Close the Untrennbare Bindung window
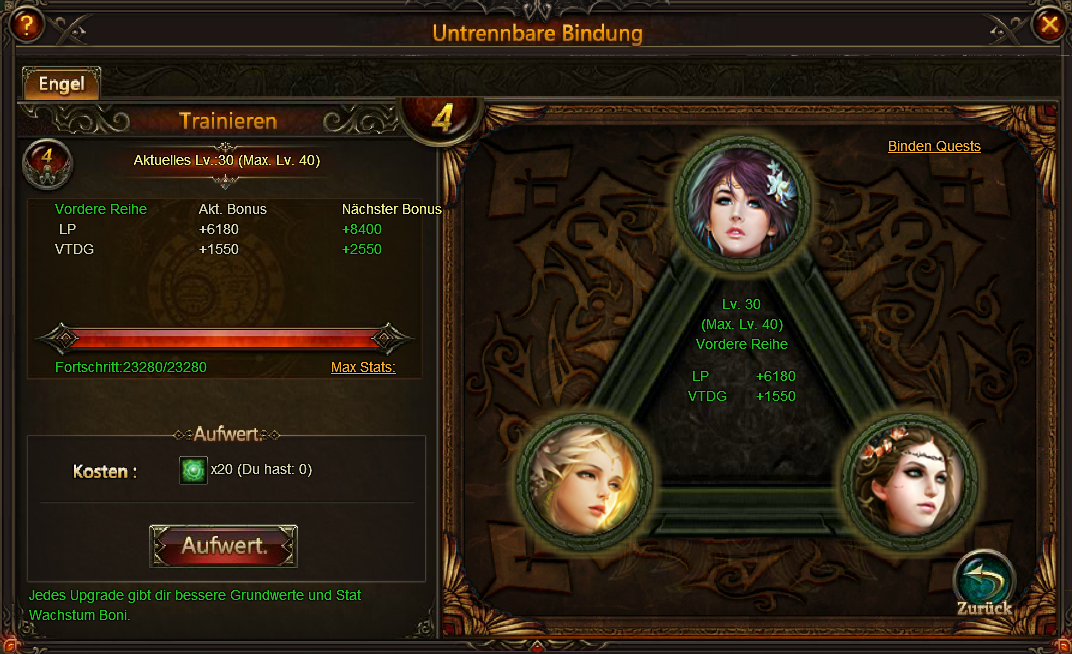Image resolution: width=1072 pixels, height=654 pixels. point(1048,24)
